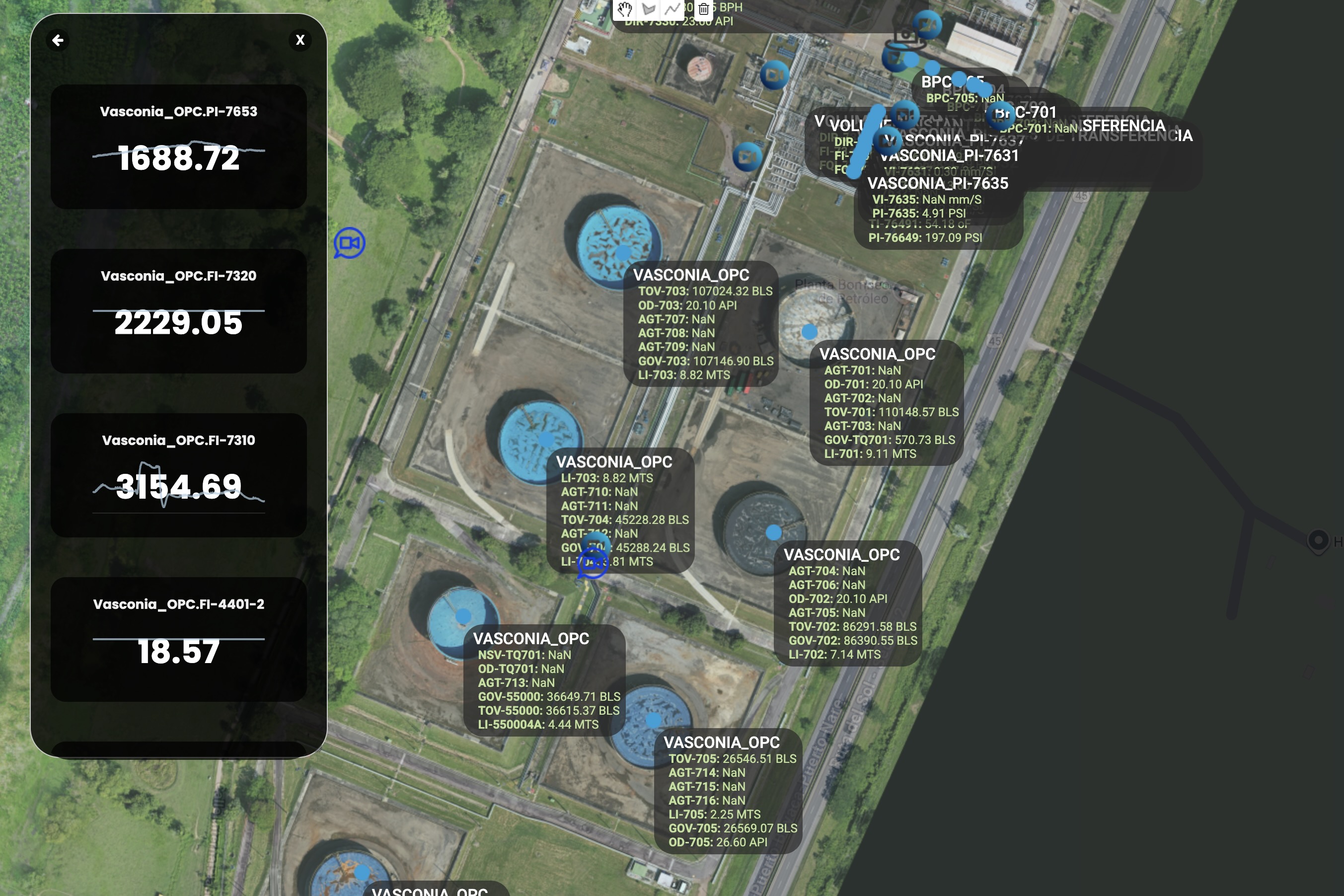The width and height of the screenshot is (1344, 896).
Task: Open the video camera feed left of the tanks
Action: 349,242
